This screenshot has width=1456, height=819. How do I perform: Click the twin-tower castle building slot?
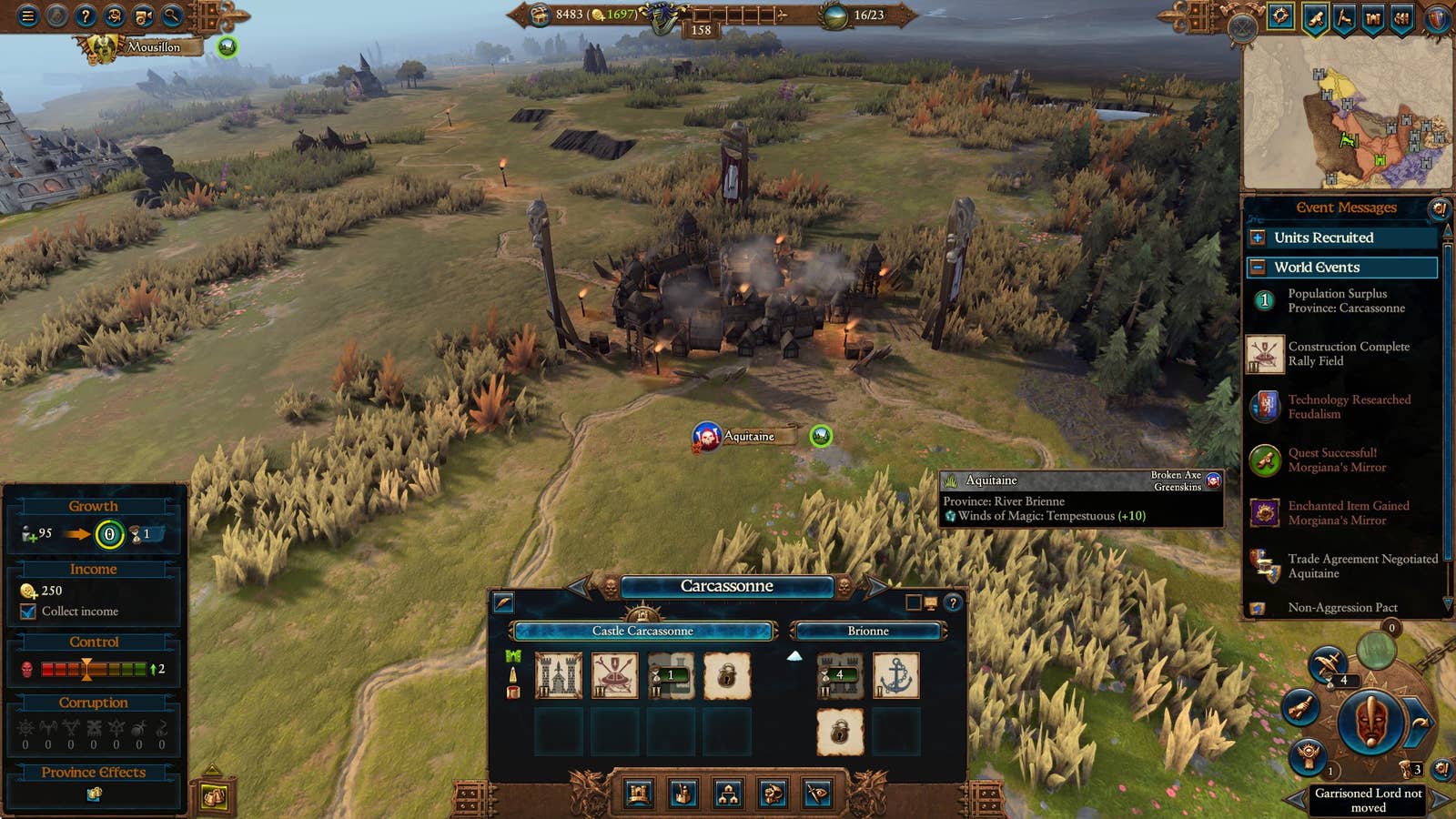coord(558,676)
